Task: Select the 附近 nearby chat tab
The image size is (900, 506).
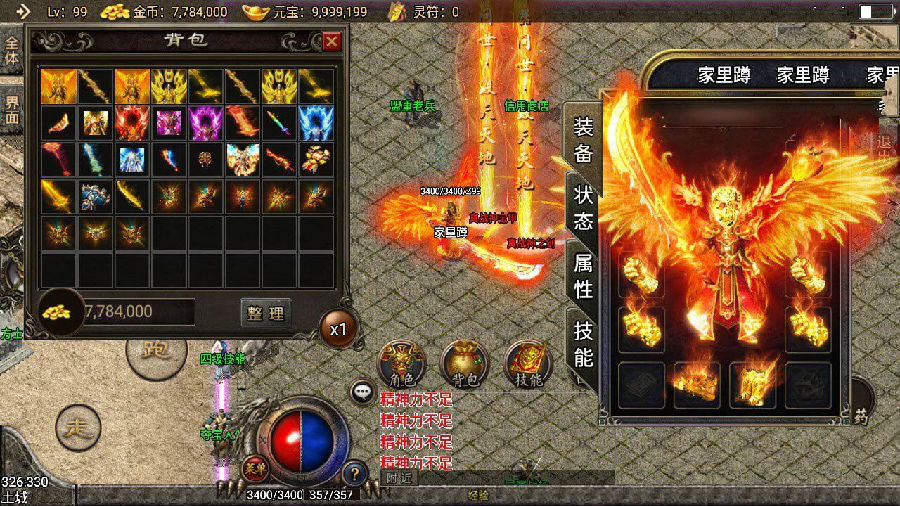Action: click(x=399, y=478)
